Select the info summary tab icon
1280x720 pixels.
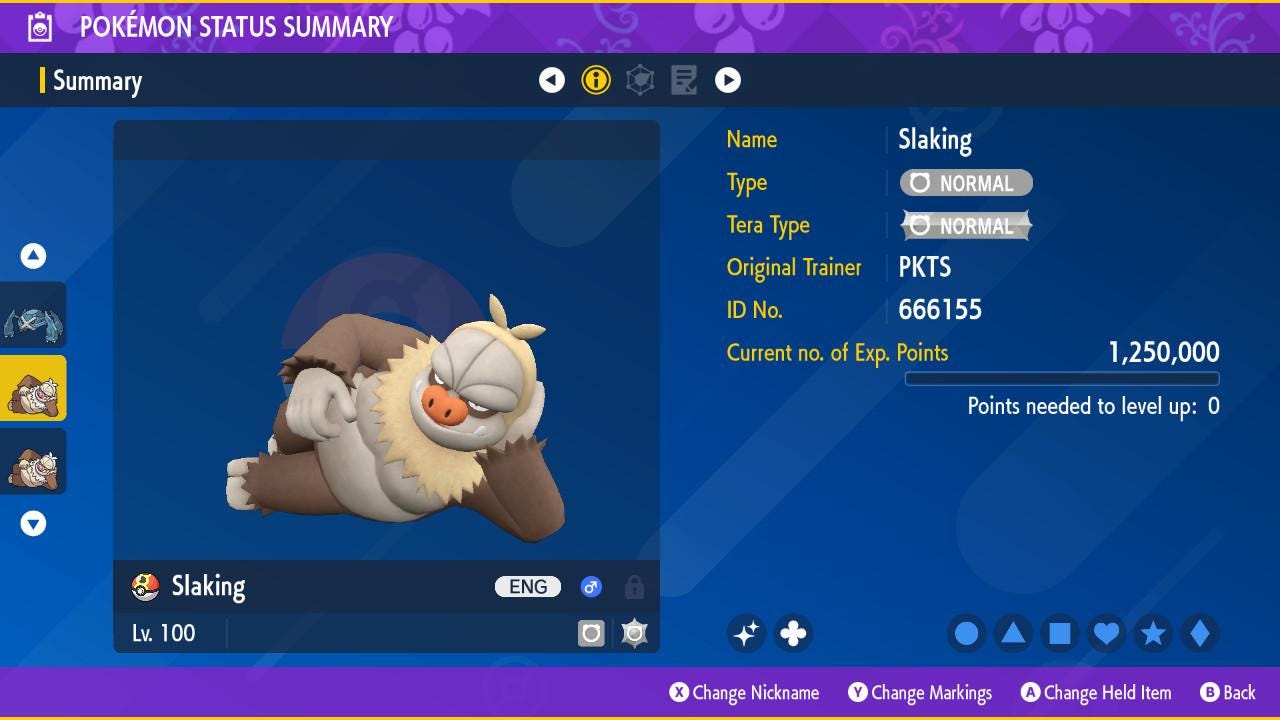[x=596, y=80]
